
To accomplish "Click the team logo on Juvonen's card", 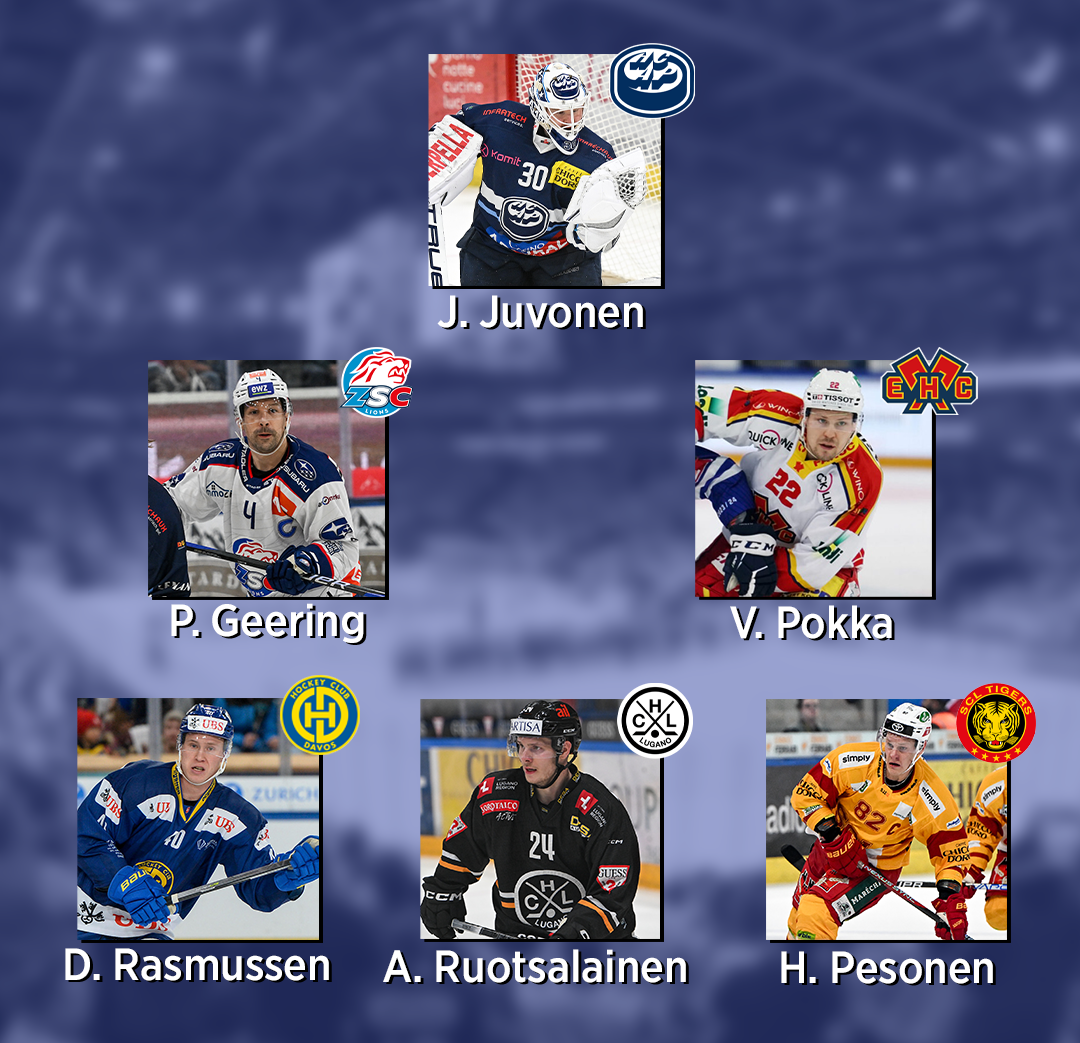I will pyautogui.click(x=652, y=80).
